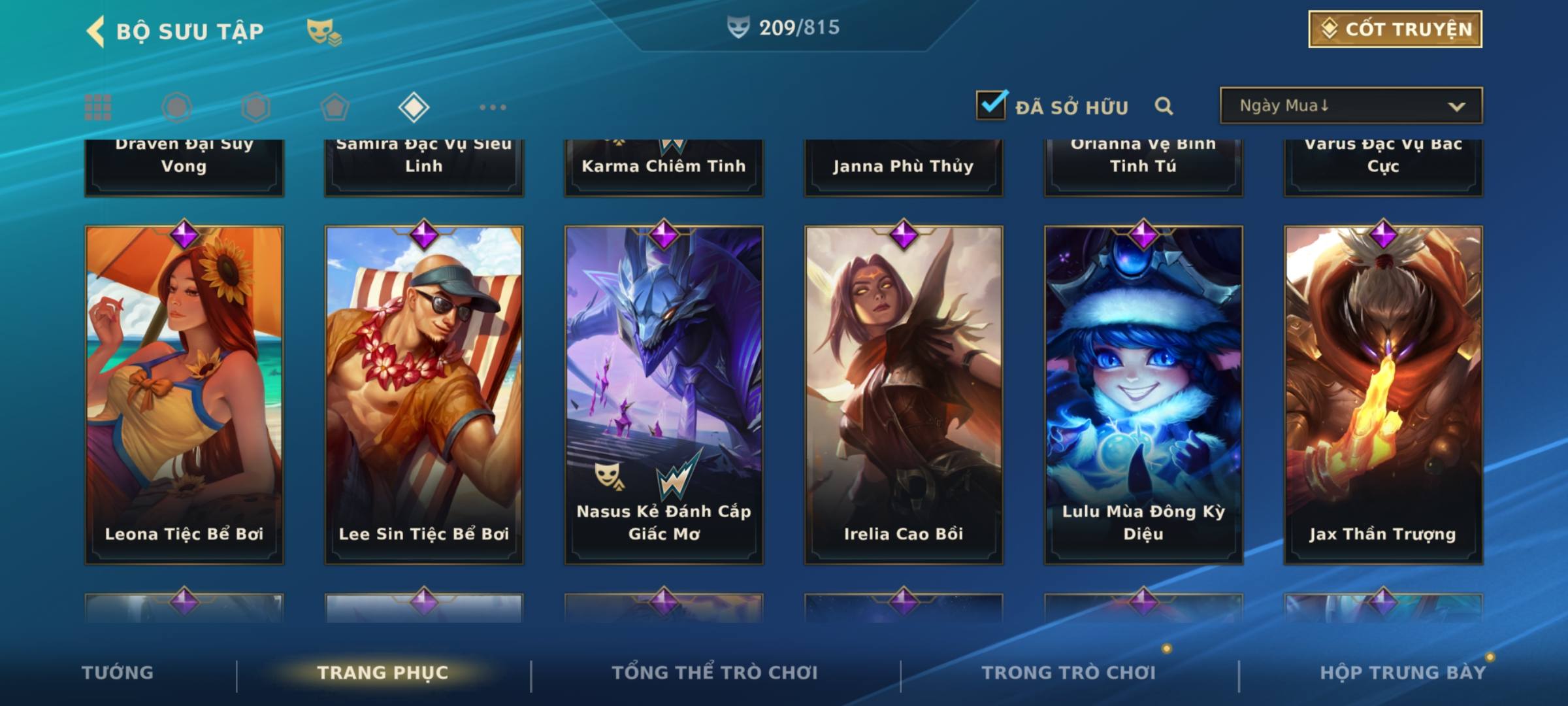Expand the Ngày Mua sort dropdown
Screen dimensions: 1568x706
pyautogui.click(x=1350, y=106)
